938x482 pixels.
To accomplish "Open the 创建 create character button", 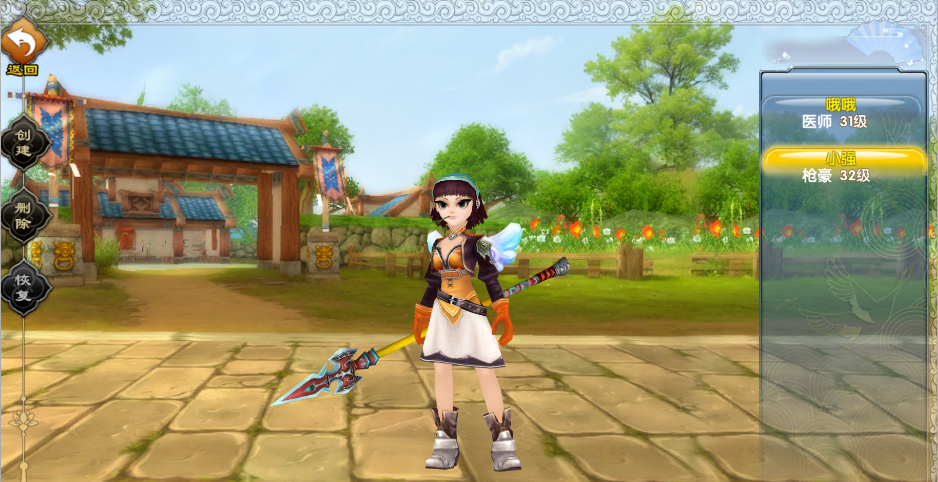I will [x=24, y=142].
